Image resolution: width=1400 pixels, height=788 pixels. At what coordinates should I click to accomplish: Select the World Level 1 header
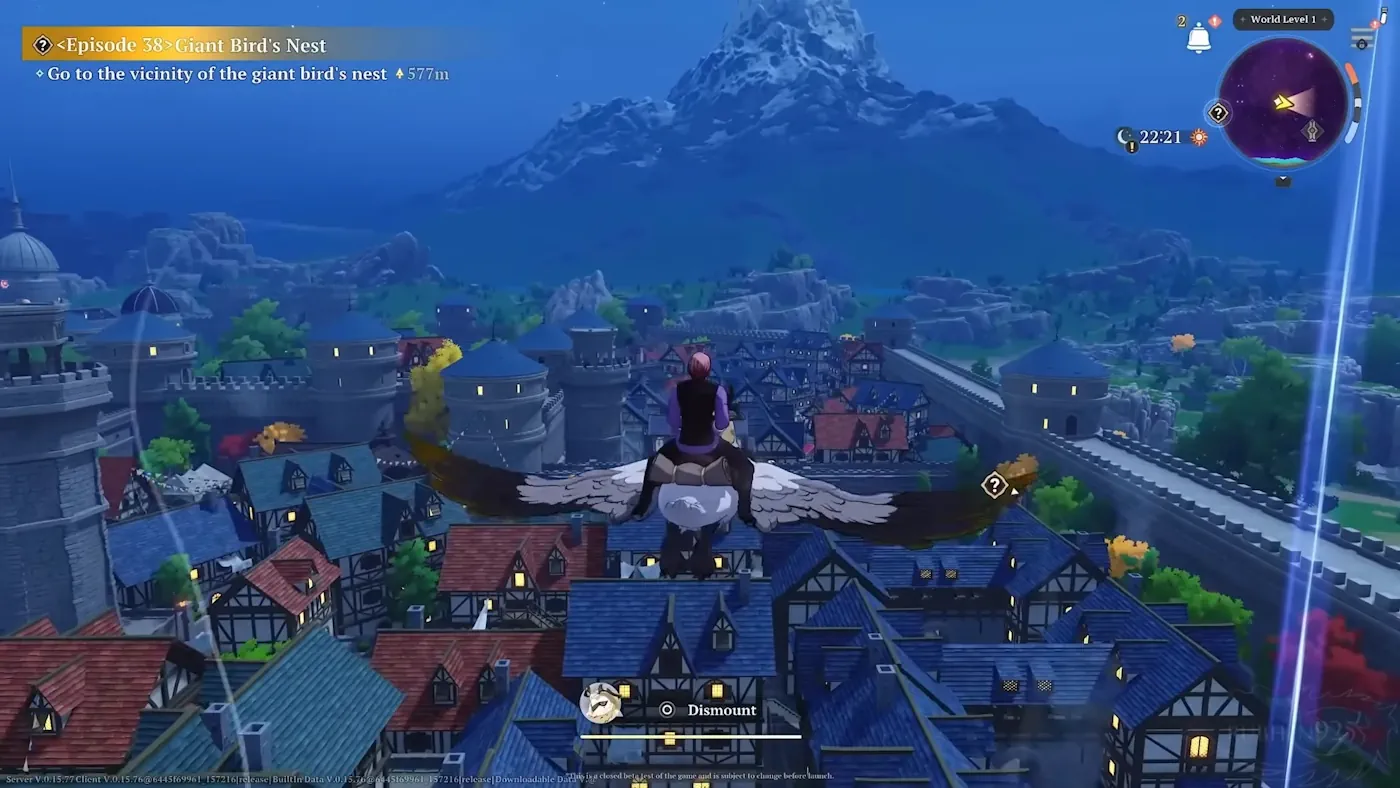click(1283, 19)
